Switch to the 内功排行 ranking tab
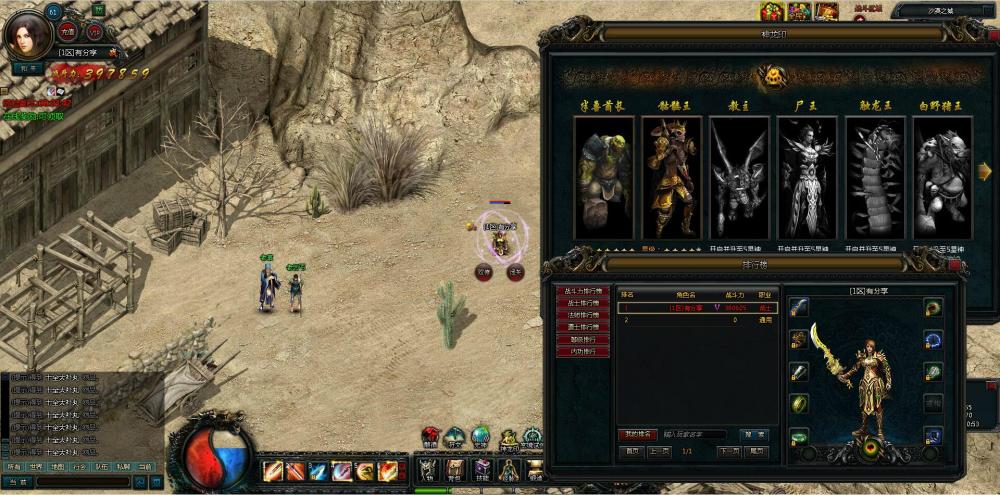The width and height of the screenshot is (1000, 495). (x=583, y=351)
